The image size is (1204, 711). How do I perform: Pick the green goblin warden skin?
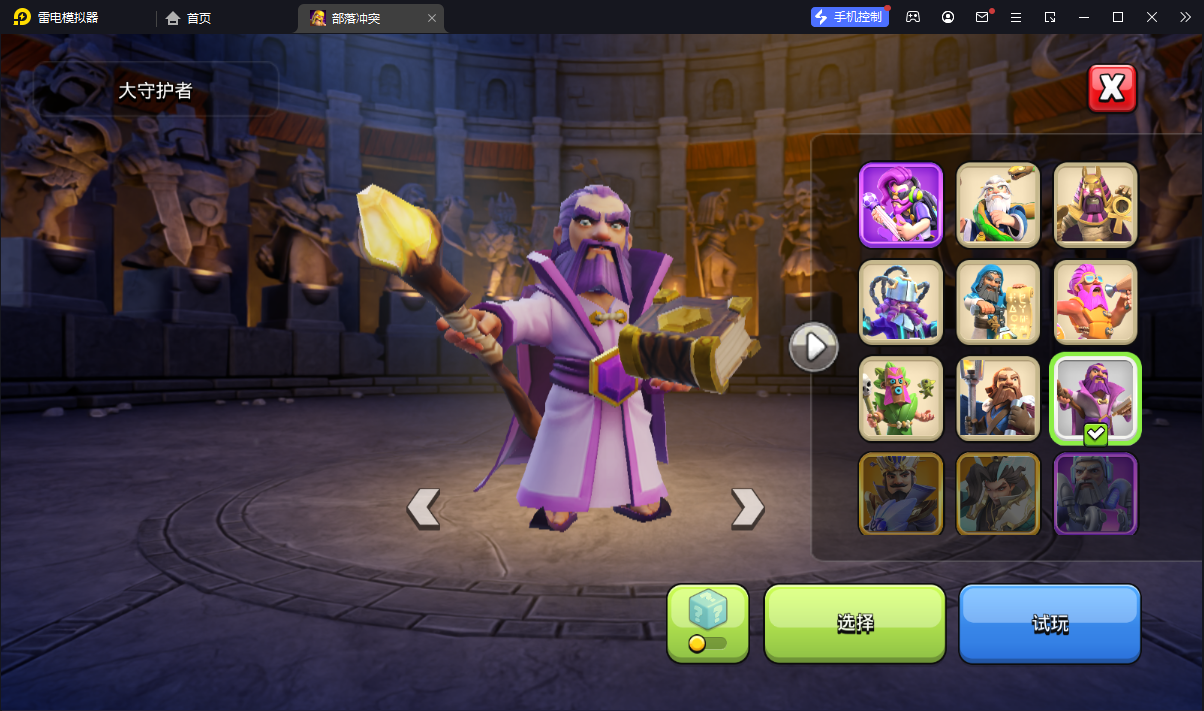[x=901, y=398]
